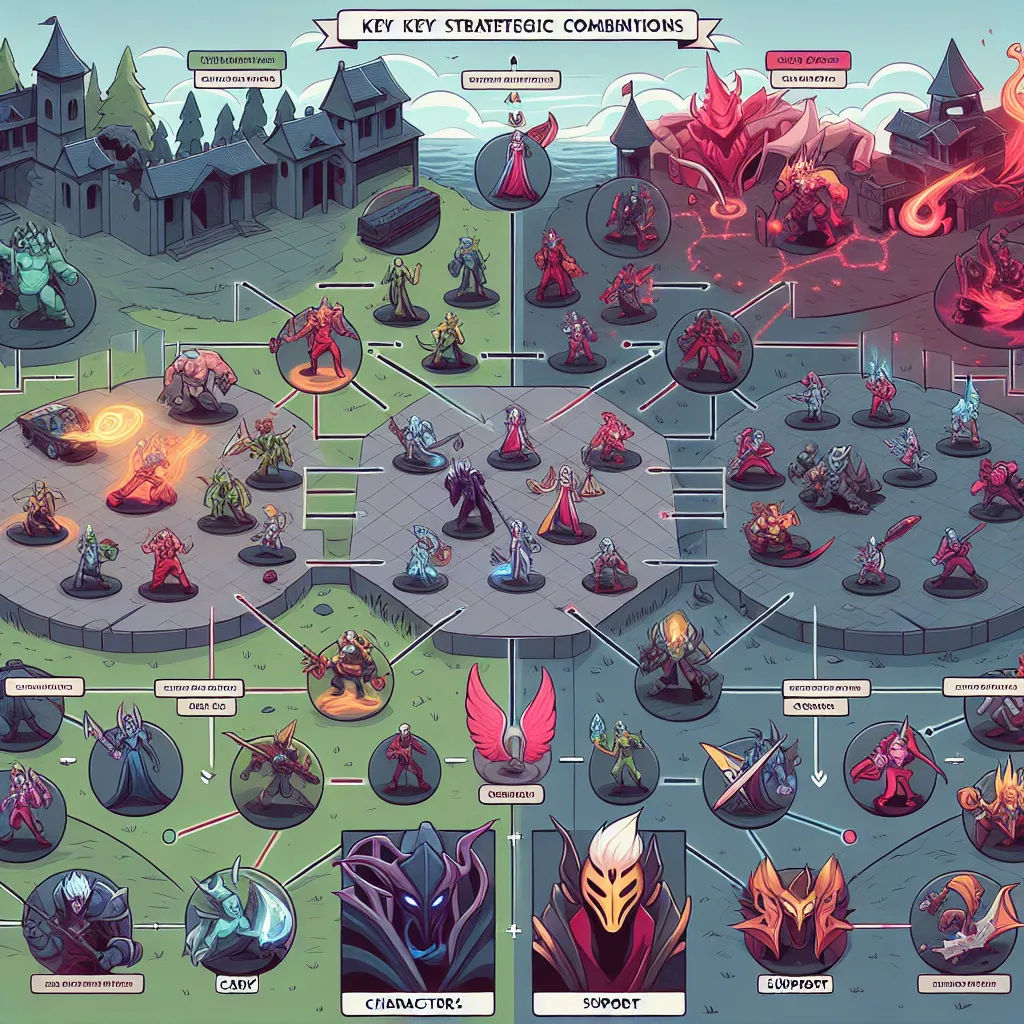Select the green ogre portrait circle
This screenshot has width=1024, height=1024.
tap(45, 285)
